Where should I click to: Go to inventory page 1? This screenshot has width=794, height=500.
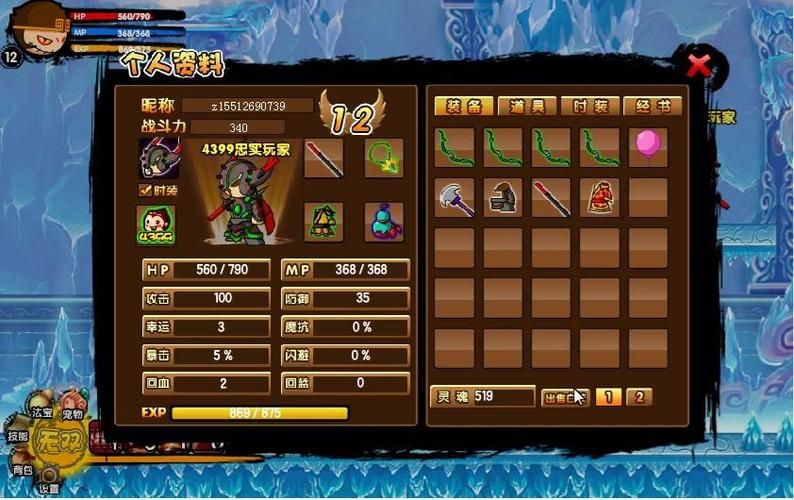tap(607, 397)
